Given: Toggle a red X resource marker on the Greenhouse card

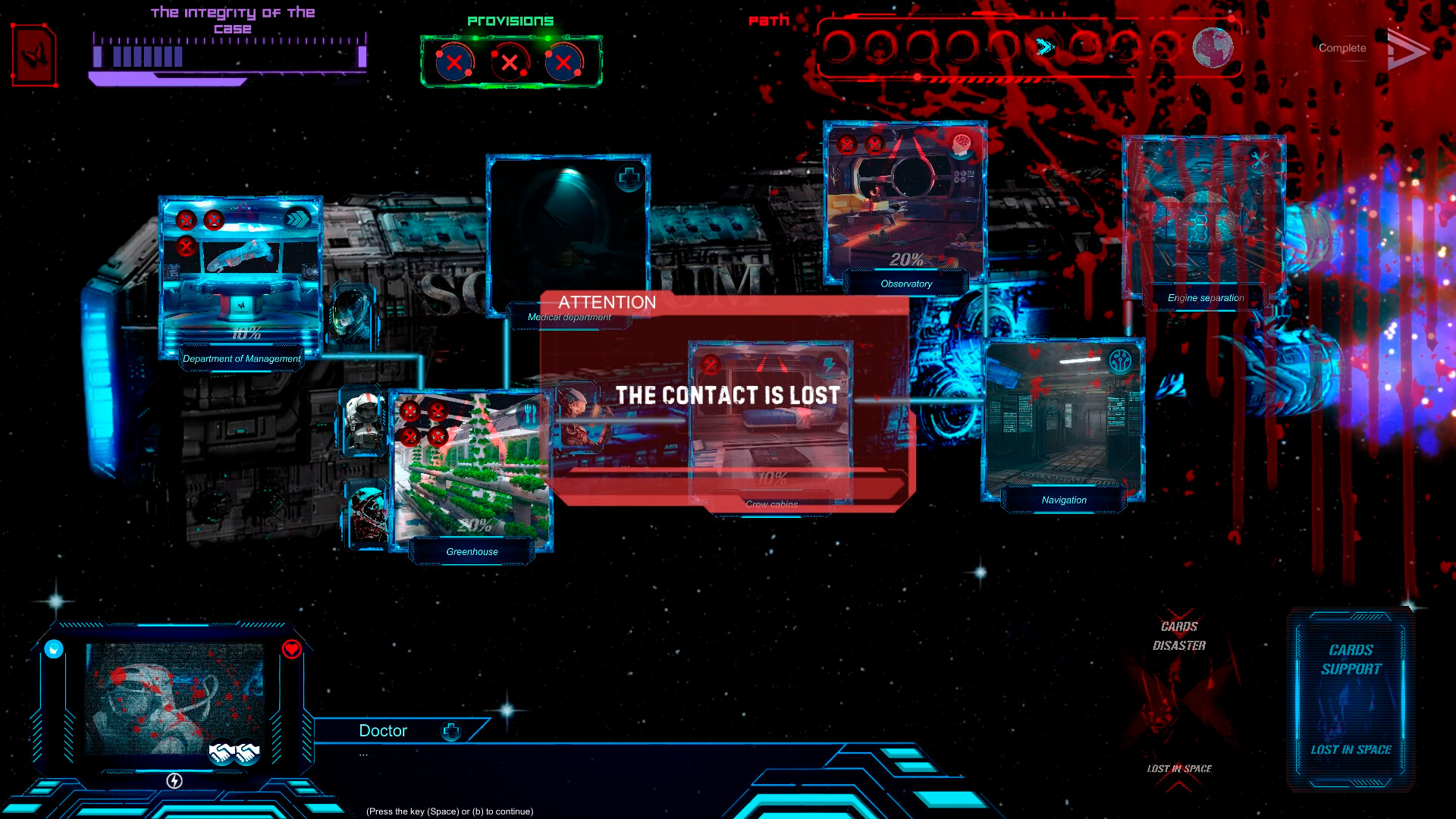Looking at the screenshot, I should (x=410, y=410).
